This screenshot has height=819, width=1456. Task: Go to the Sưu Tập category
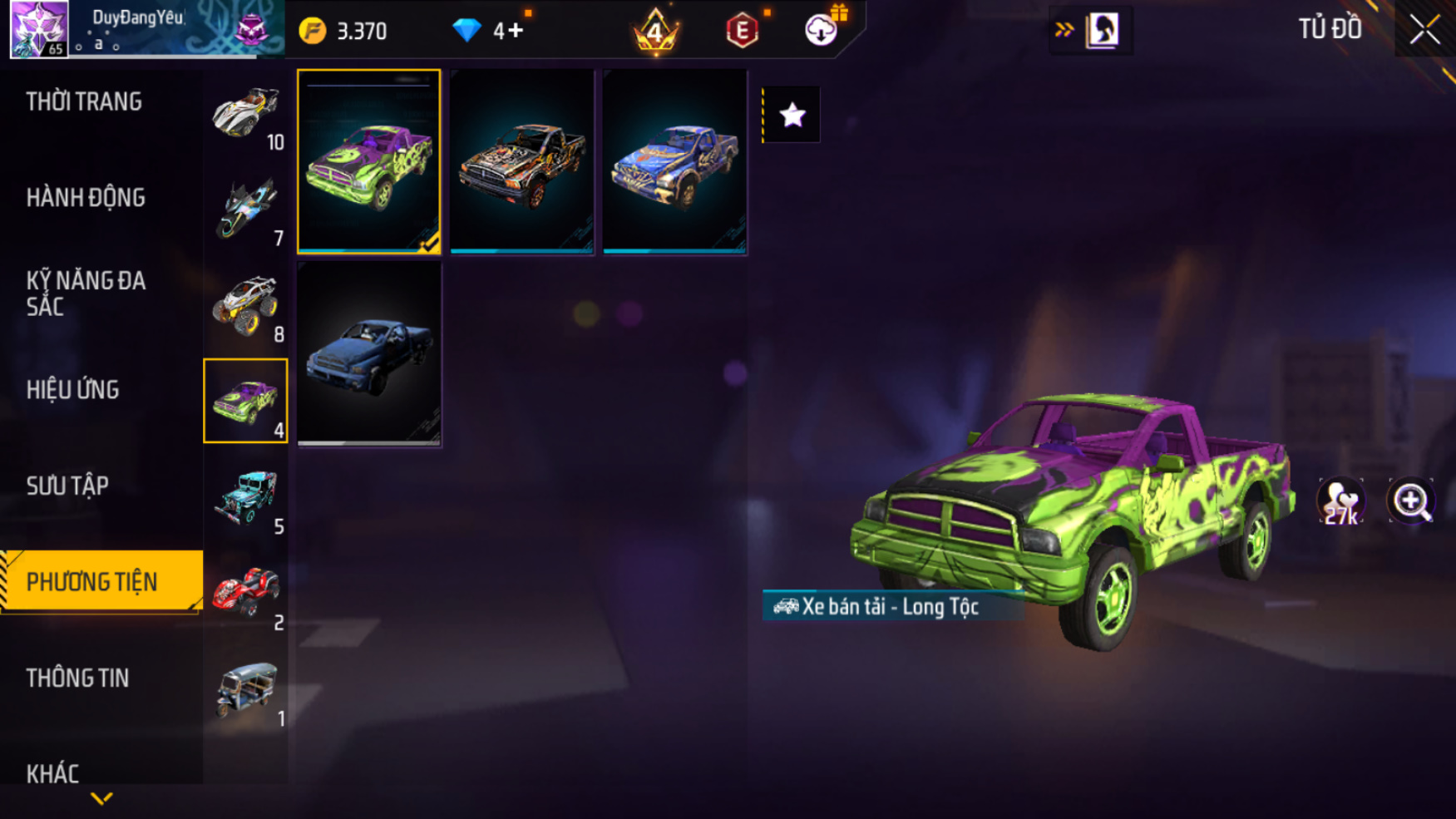pyautogui.click(x=67, y=486)
